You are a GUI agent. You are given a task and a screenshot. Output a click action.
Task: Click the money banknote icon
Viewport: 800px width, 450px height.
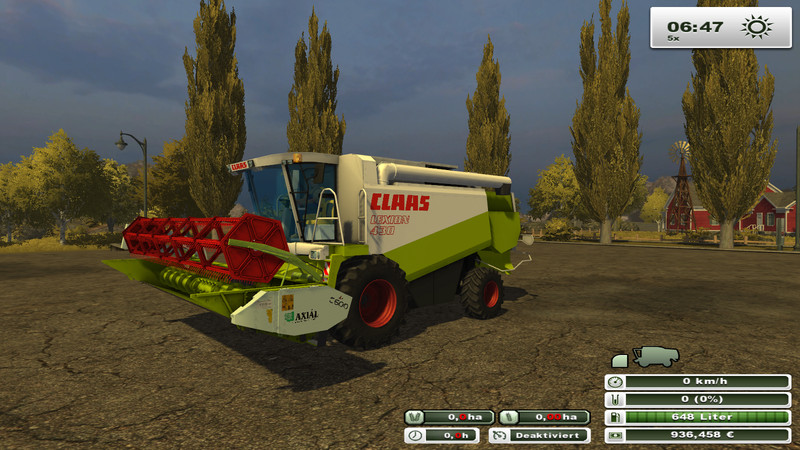tap(614, 435)
